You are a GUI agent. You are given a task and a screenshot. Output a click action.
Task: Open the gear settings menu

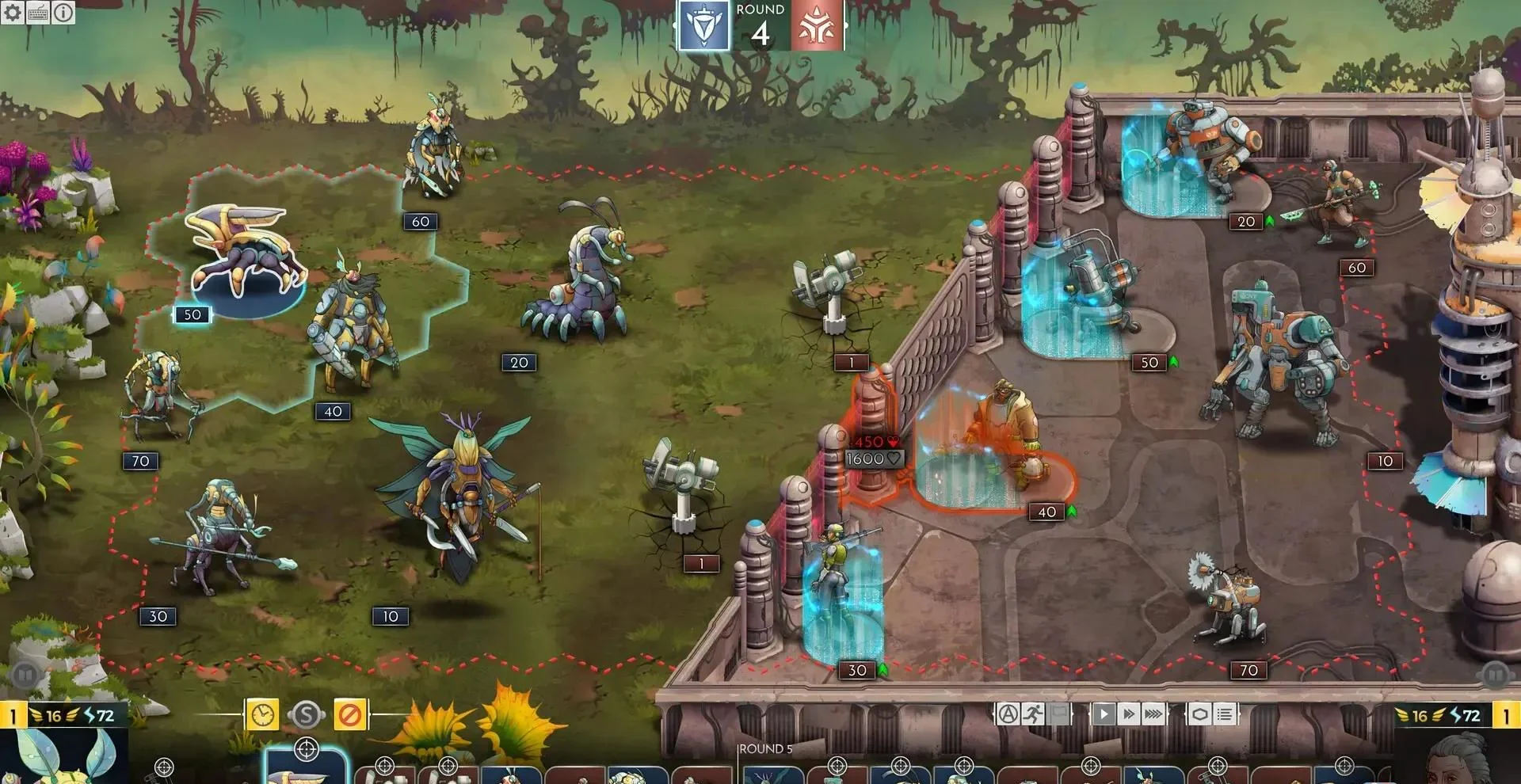pos(13,12)
